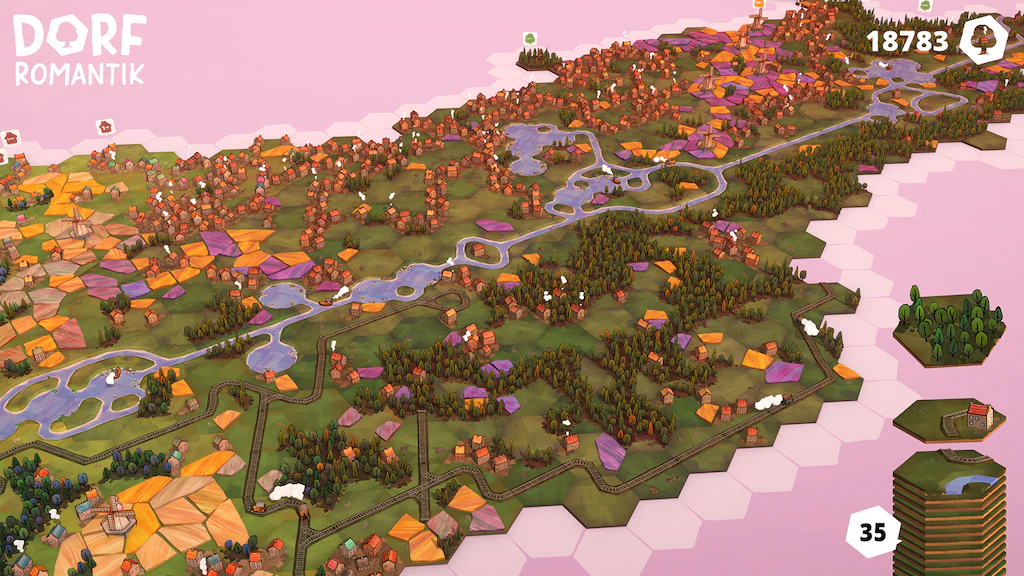Select the upcoming house and railway tile
The height and width of the screenshot is (576, 1024).
(x=948, y=419)
